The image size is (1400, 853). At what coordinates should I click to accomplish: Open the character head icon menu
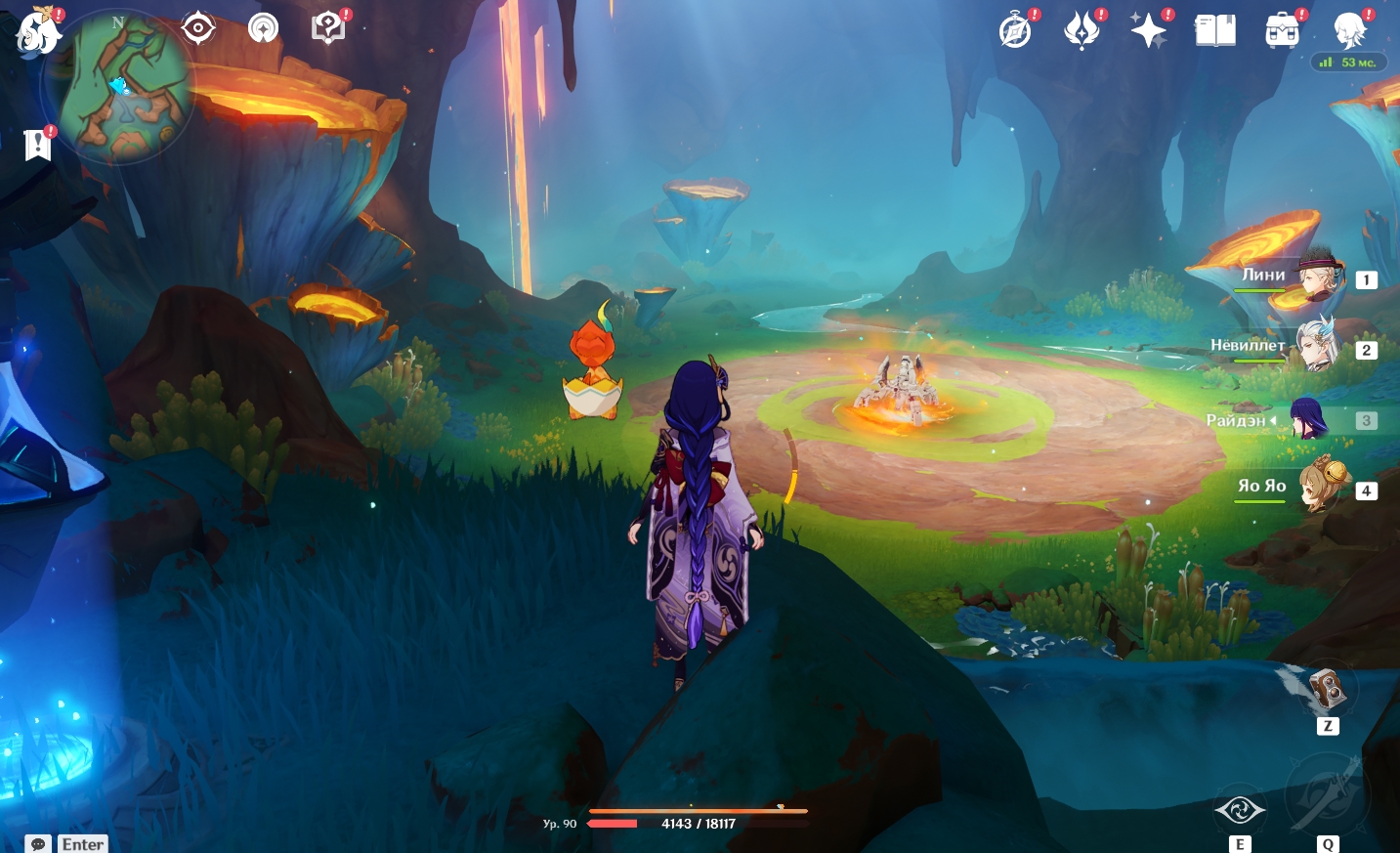click(x=1350, y=31)
